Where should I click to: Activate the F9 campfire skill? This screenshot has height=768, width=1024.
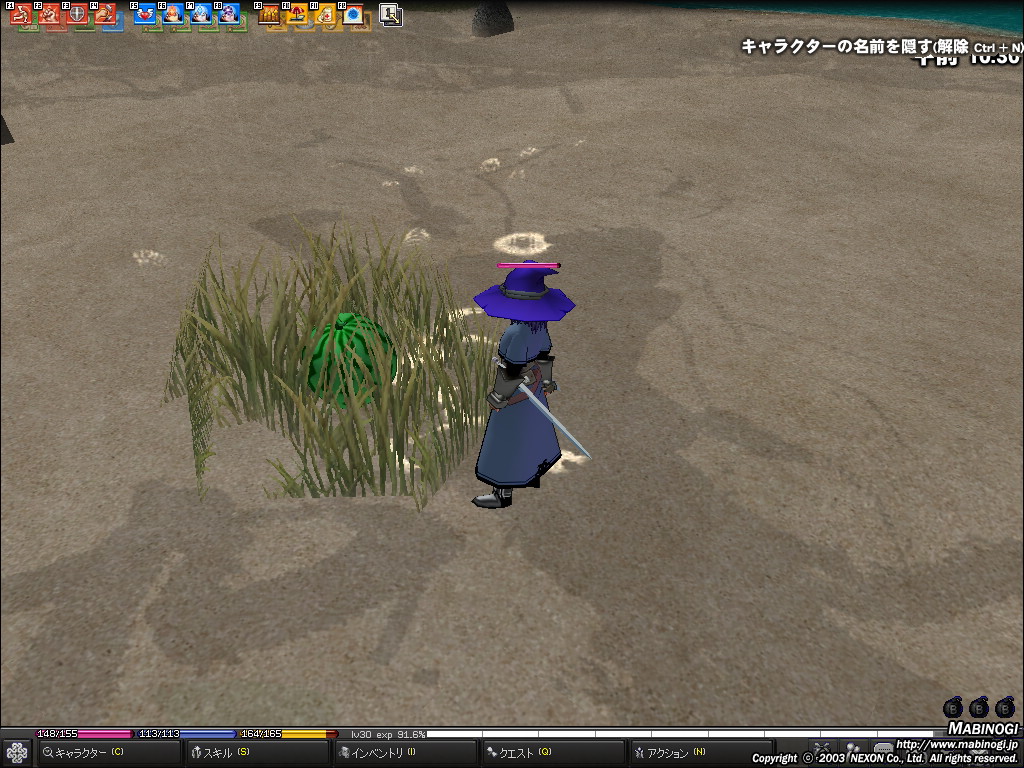[x=269, y=15]
